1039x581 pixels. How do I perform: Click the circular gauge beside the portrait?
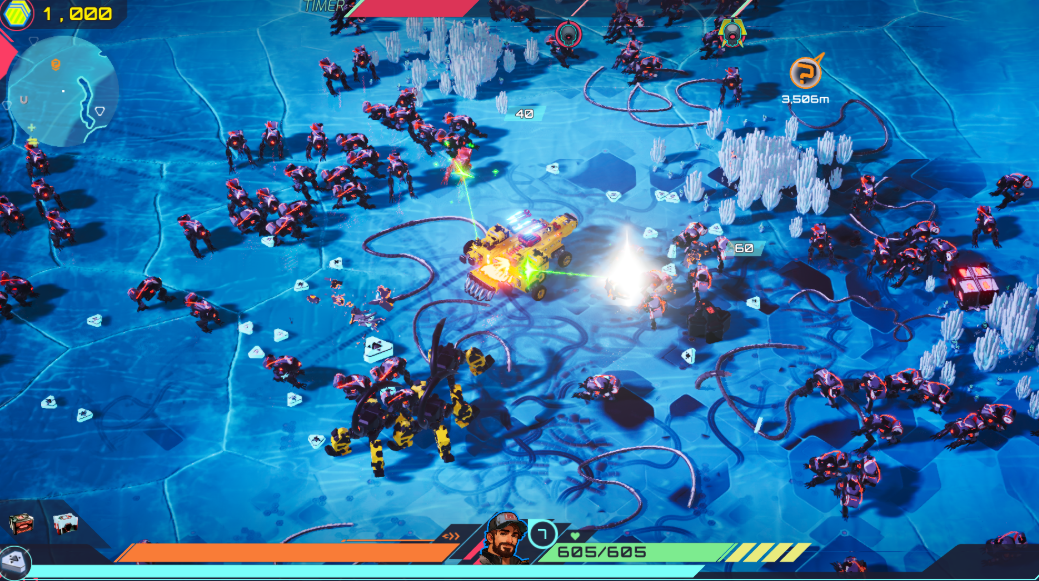coord(542,532)
